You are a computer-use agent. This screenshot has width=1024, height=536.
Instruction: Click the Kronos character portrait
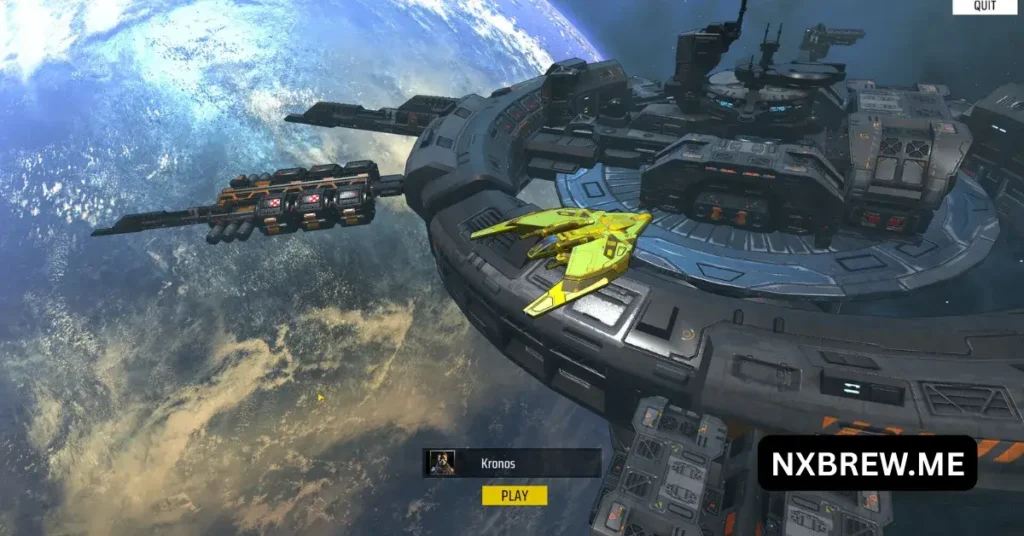[x=441, y=463]
